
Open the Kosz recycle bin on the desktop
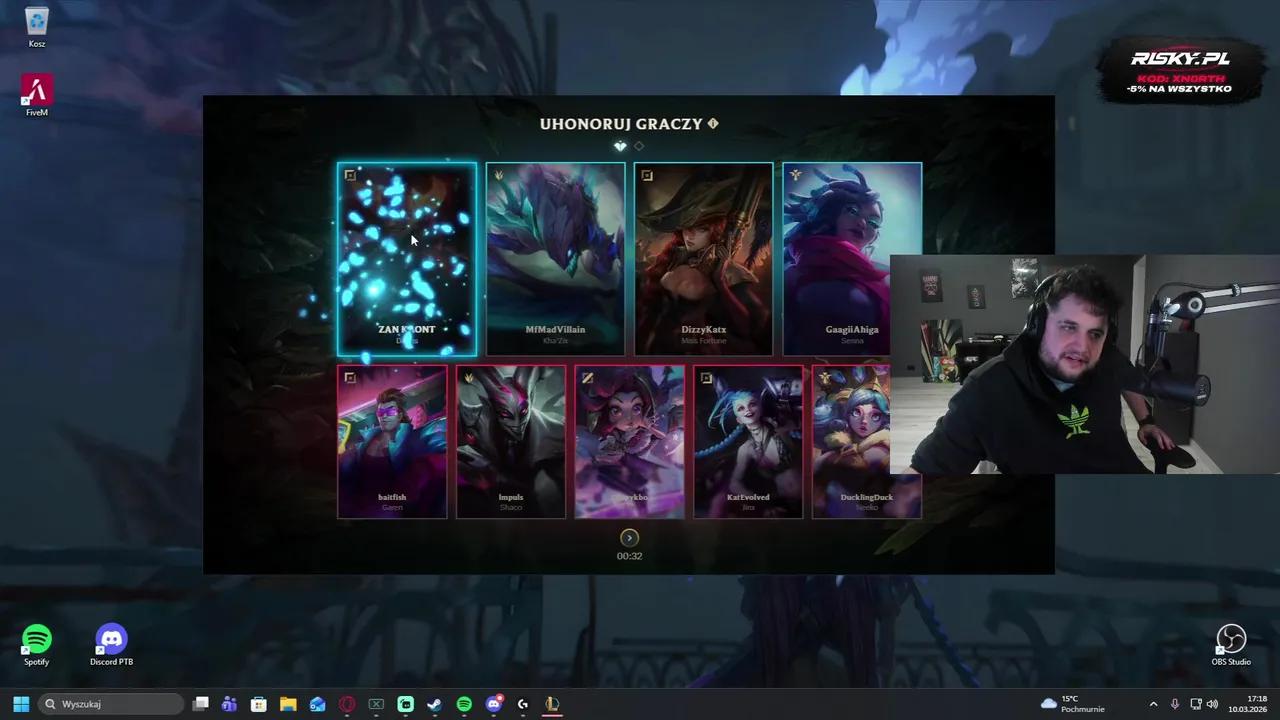pyautogui.click(x=36, y=28)
